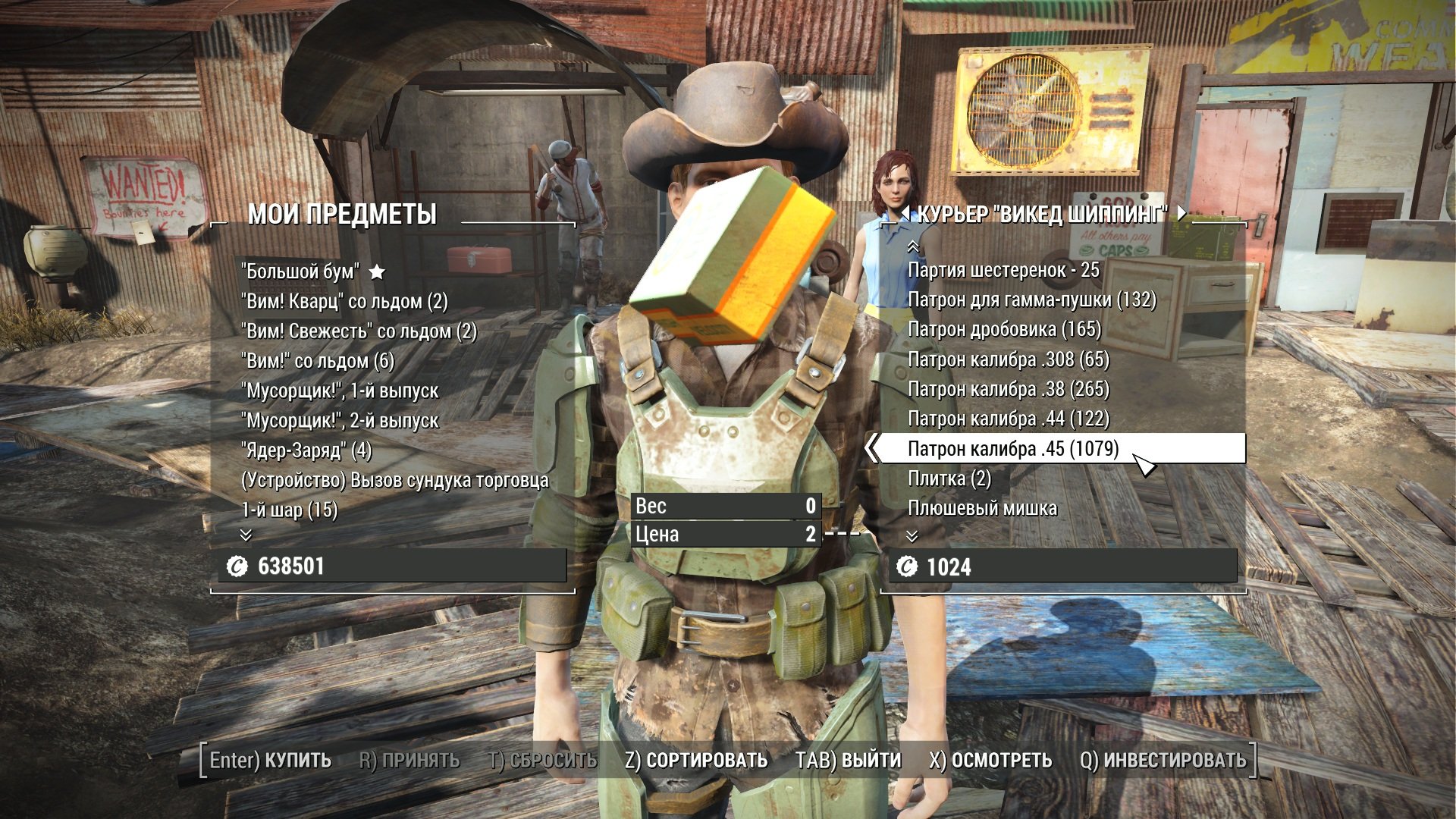Select Партия шестеренок - 25 from vendor
Viewport: 1456px width, 819px height.
(x=1003, y=270)
